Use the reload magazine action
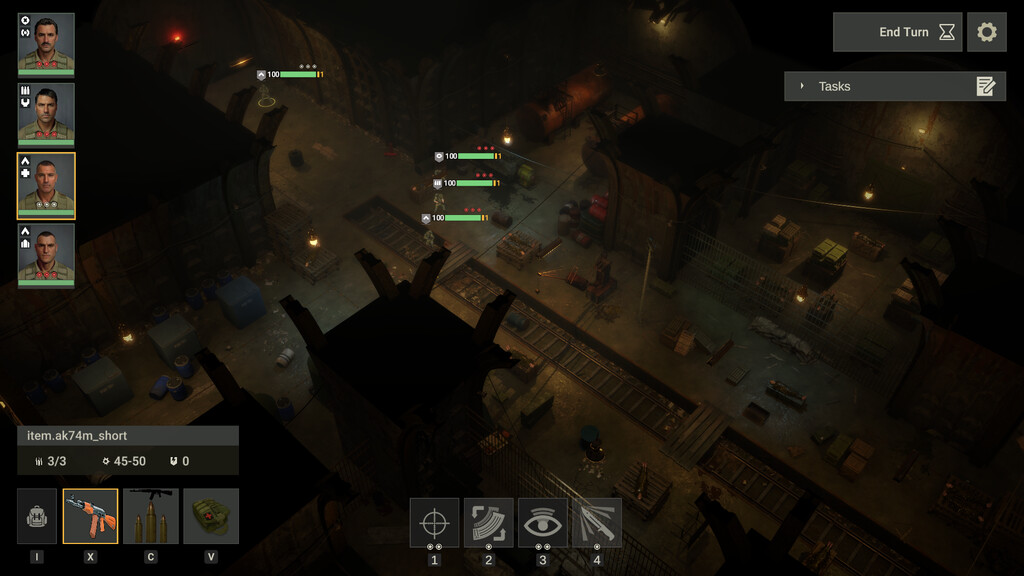 [488, 523]
